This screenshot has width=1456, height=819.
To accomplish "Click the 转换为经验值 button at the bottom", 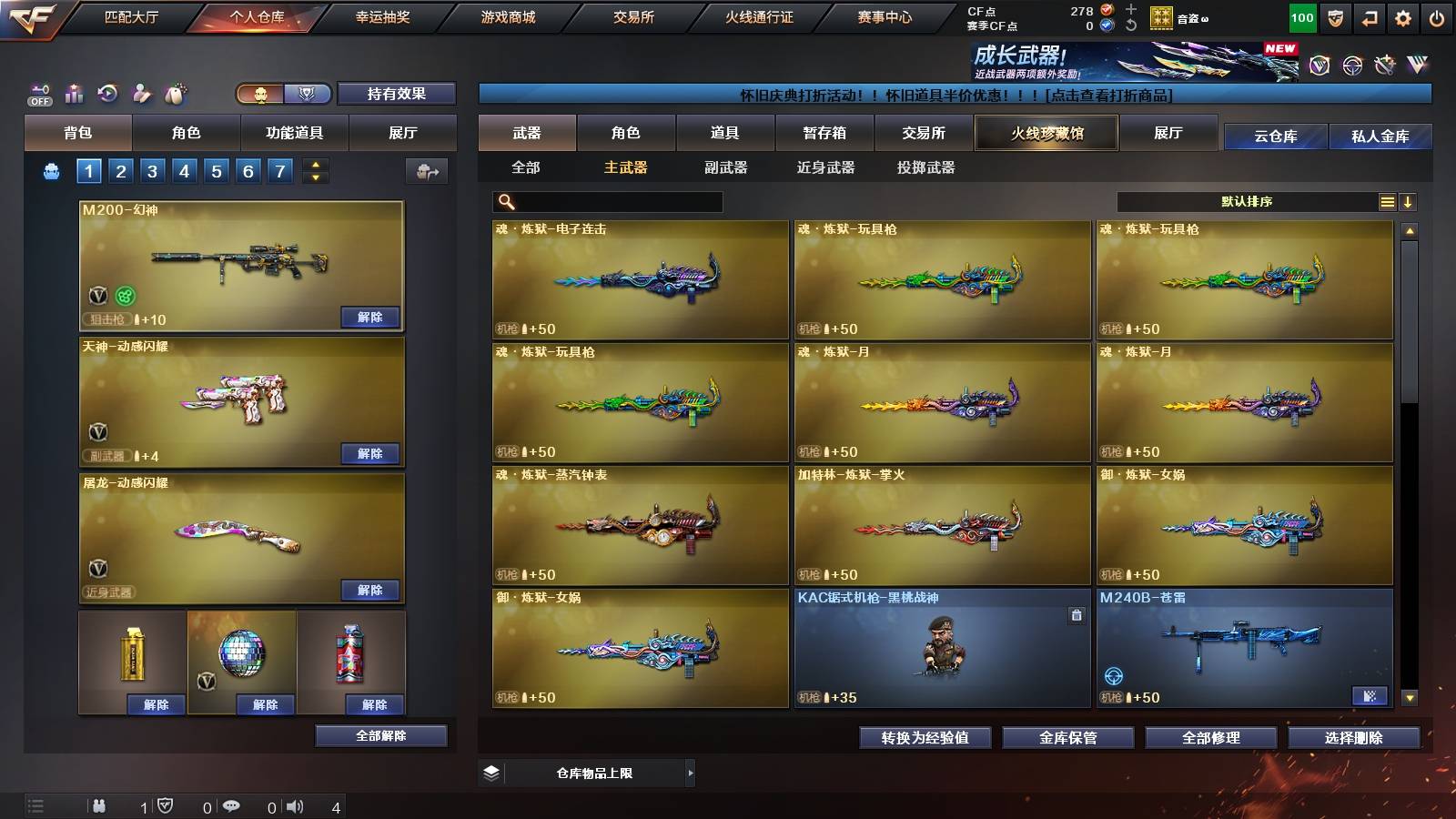I will coord(925,739).
